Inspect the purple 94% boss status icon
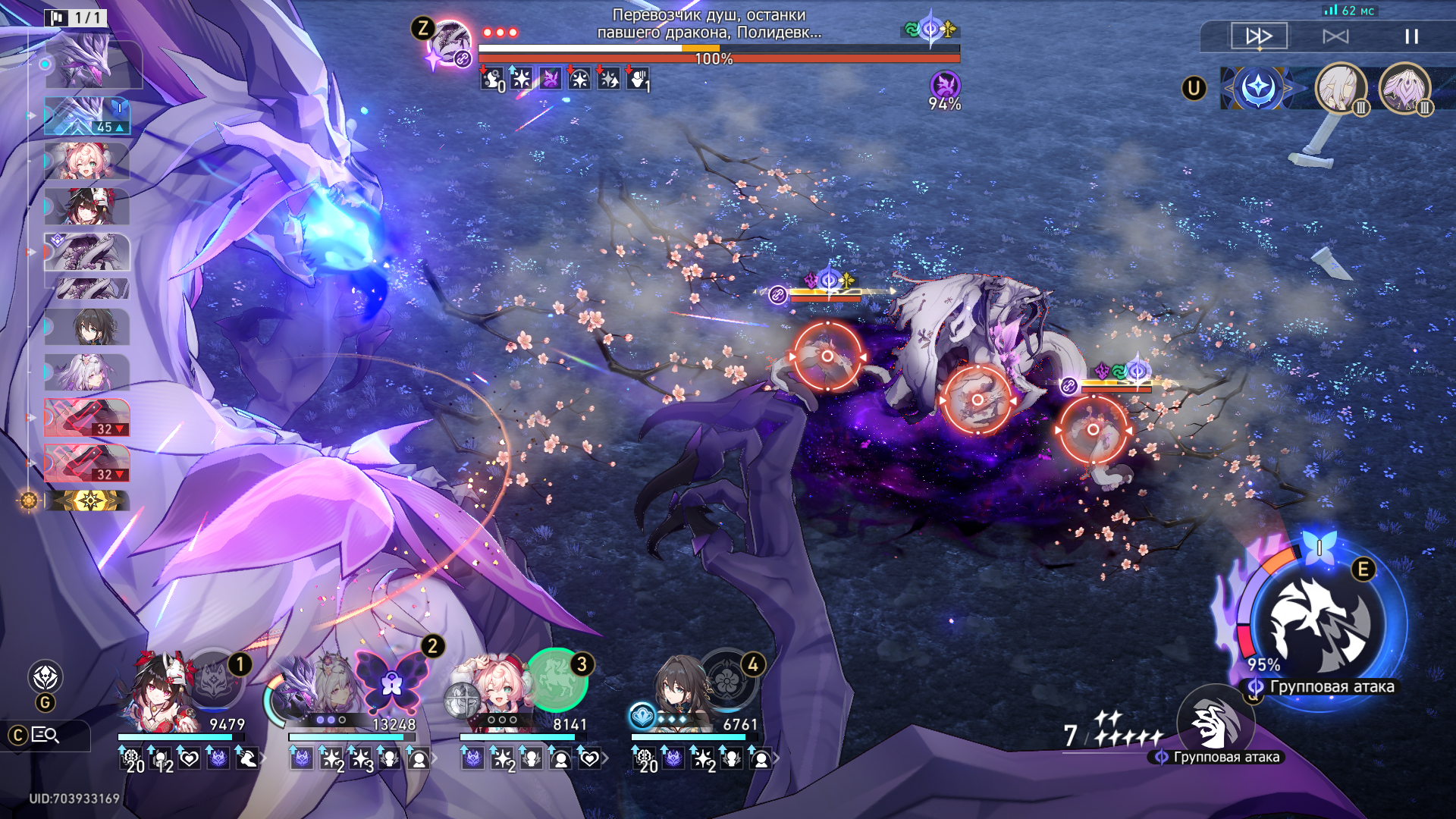 click(x=945, y=86)
